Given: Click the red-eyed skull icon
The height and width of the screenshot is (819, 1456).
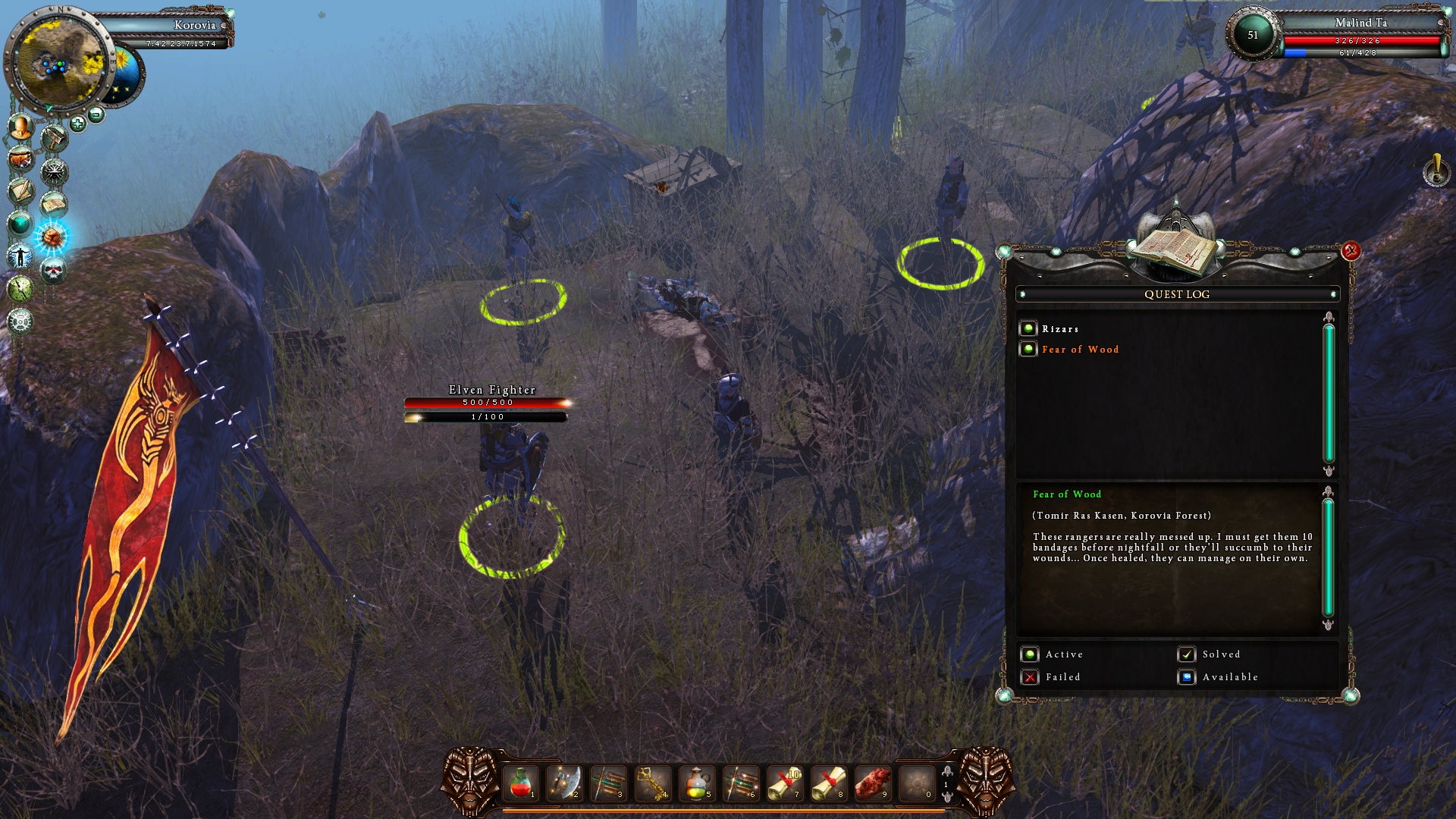Looking at the screenshot, I should [52, 270].
